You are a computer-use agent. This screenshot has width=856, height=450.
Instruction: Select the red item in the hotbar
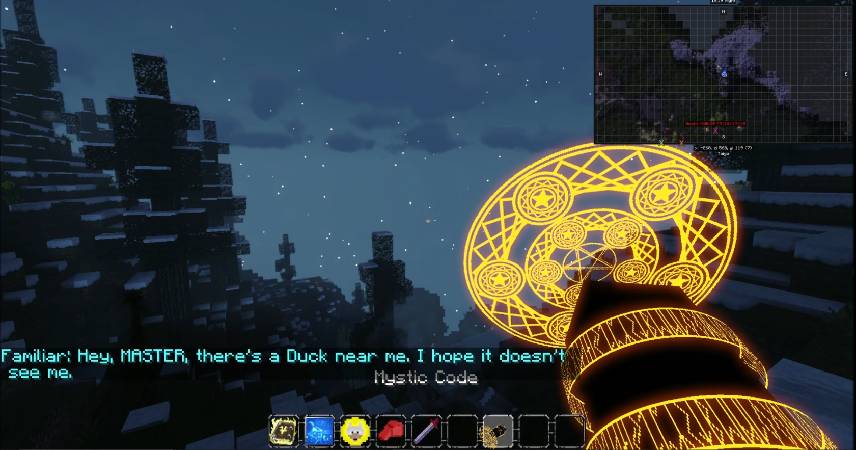click(x=391, y=430)
